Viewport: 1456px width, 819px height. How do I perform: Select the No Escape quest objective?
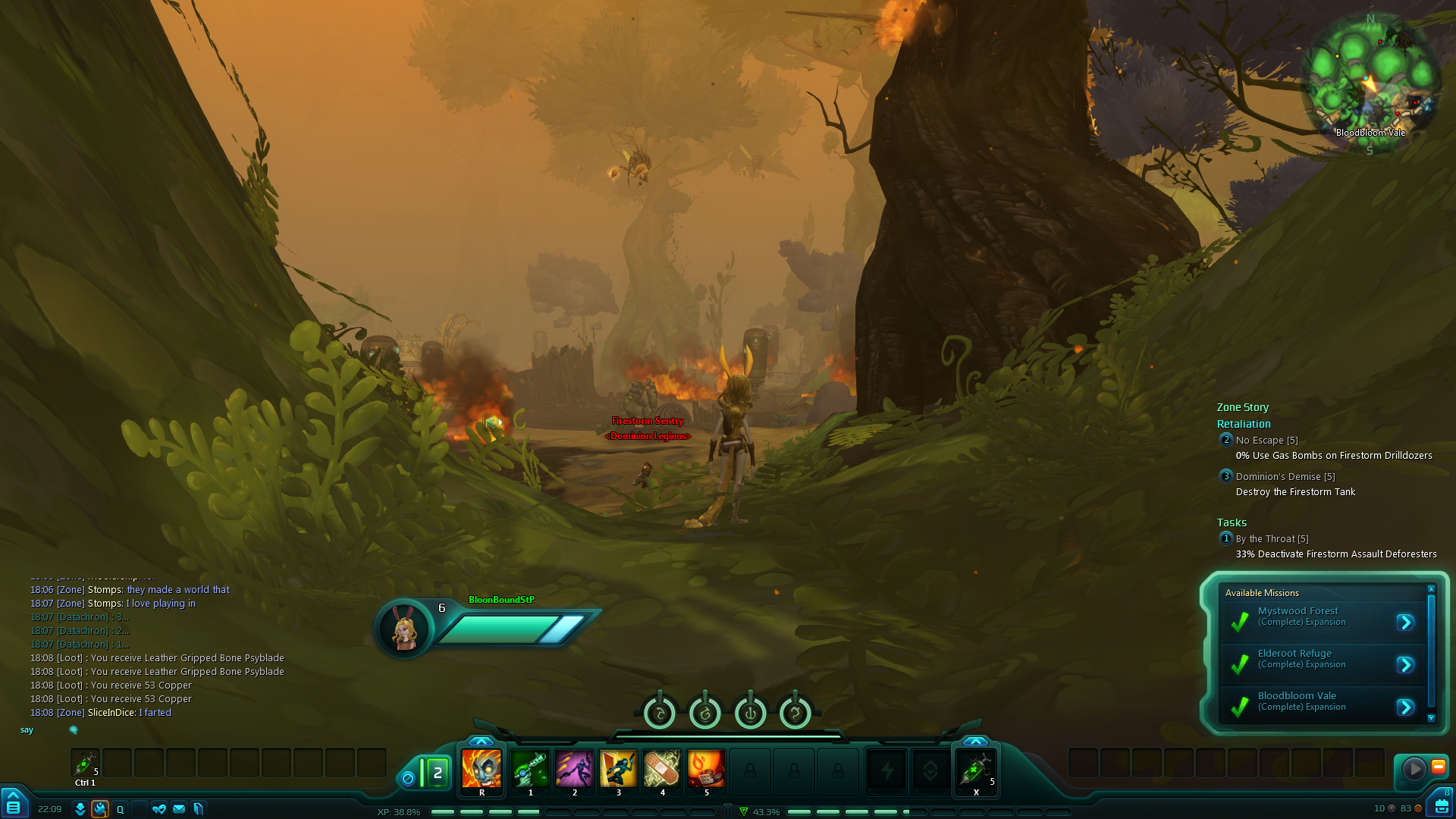pyautogui.click(x=1266, y=441)
